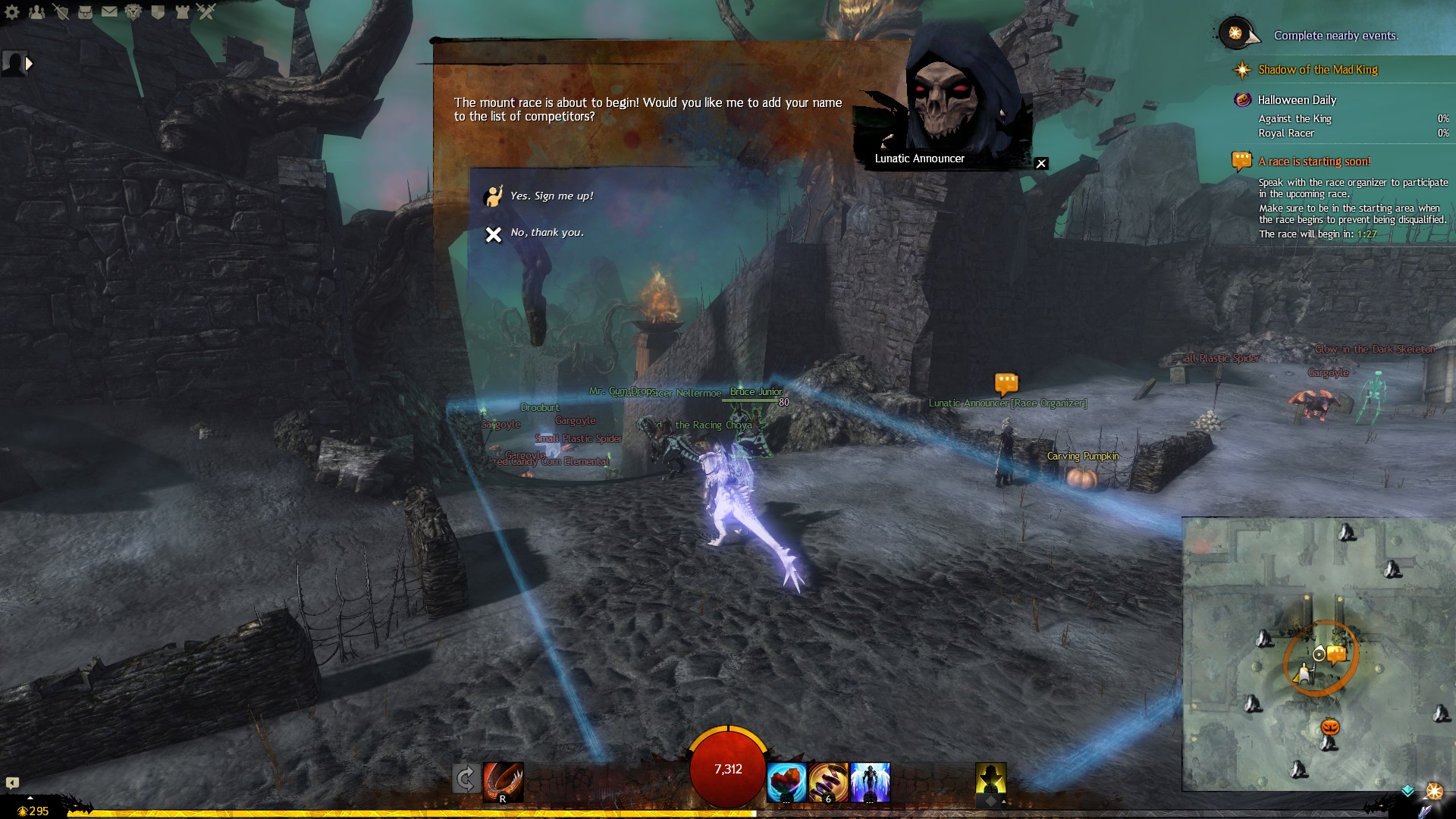Open the gear-shaped game menu
Screen dimensions: 1456x819
point(13,11)
